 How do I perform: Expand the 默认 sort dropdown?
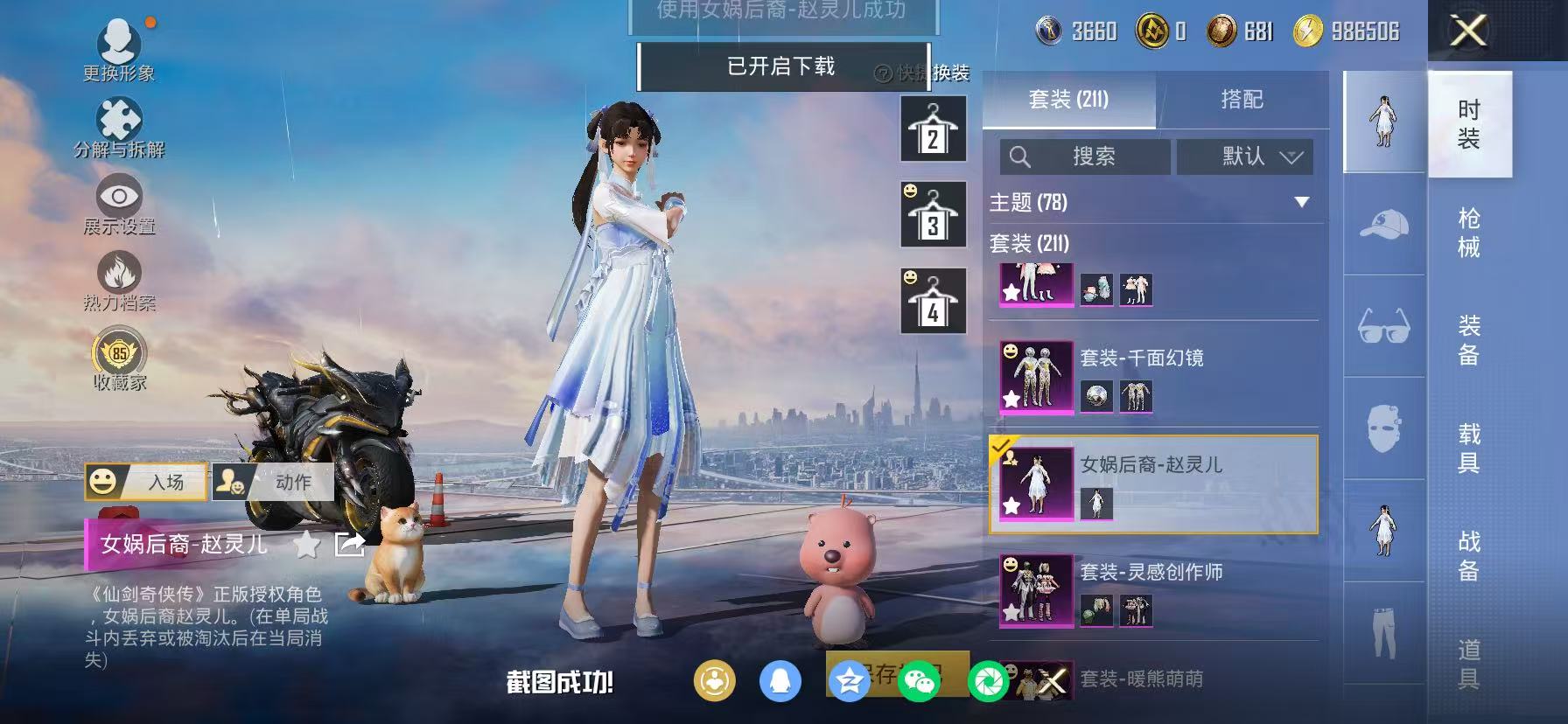pos(1245,157)
